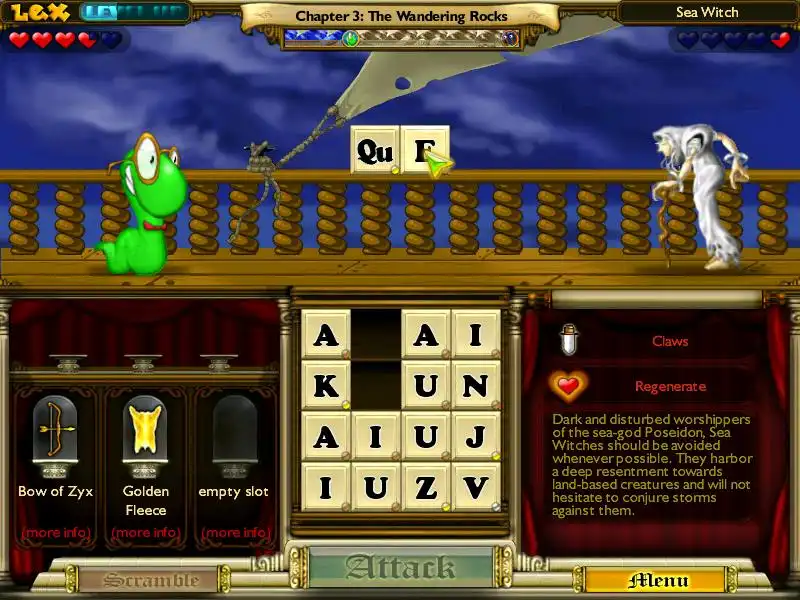Show more info for Bow of Zyx
Screen dimensions: 800x600
click(x=55, y=532)
